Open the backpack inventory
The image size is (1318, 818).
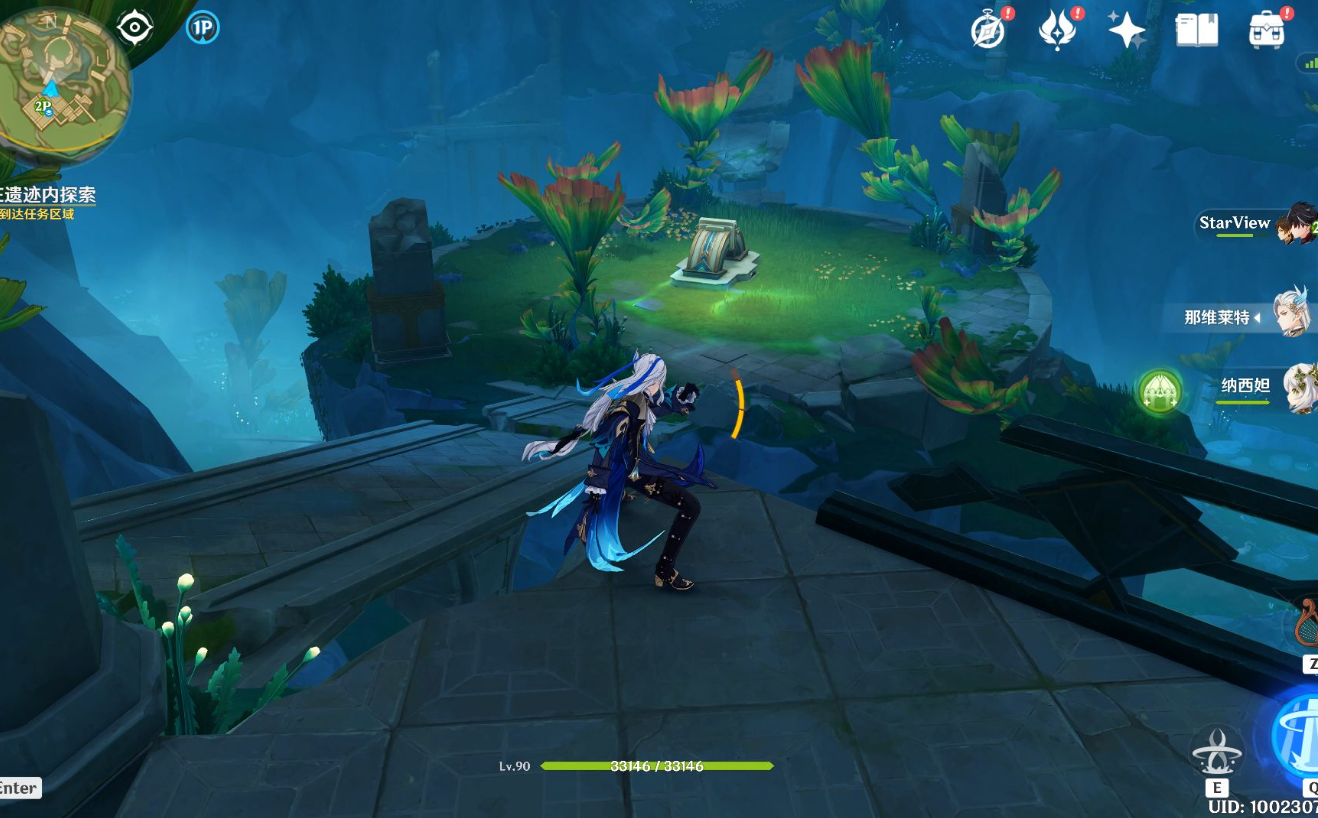tap(1267, 30)
